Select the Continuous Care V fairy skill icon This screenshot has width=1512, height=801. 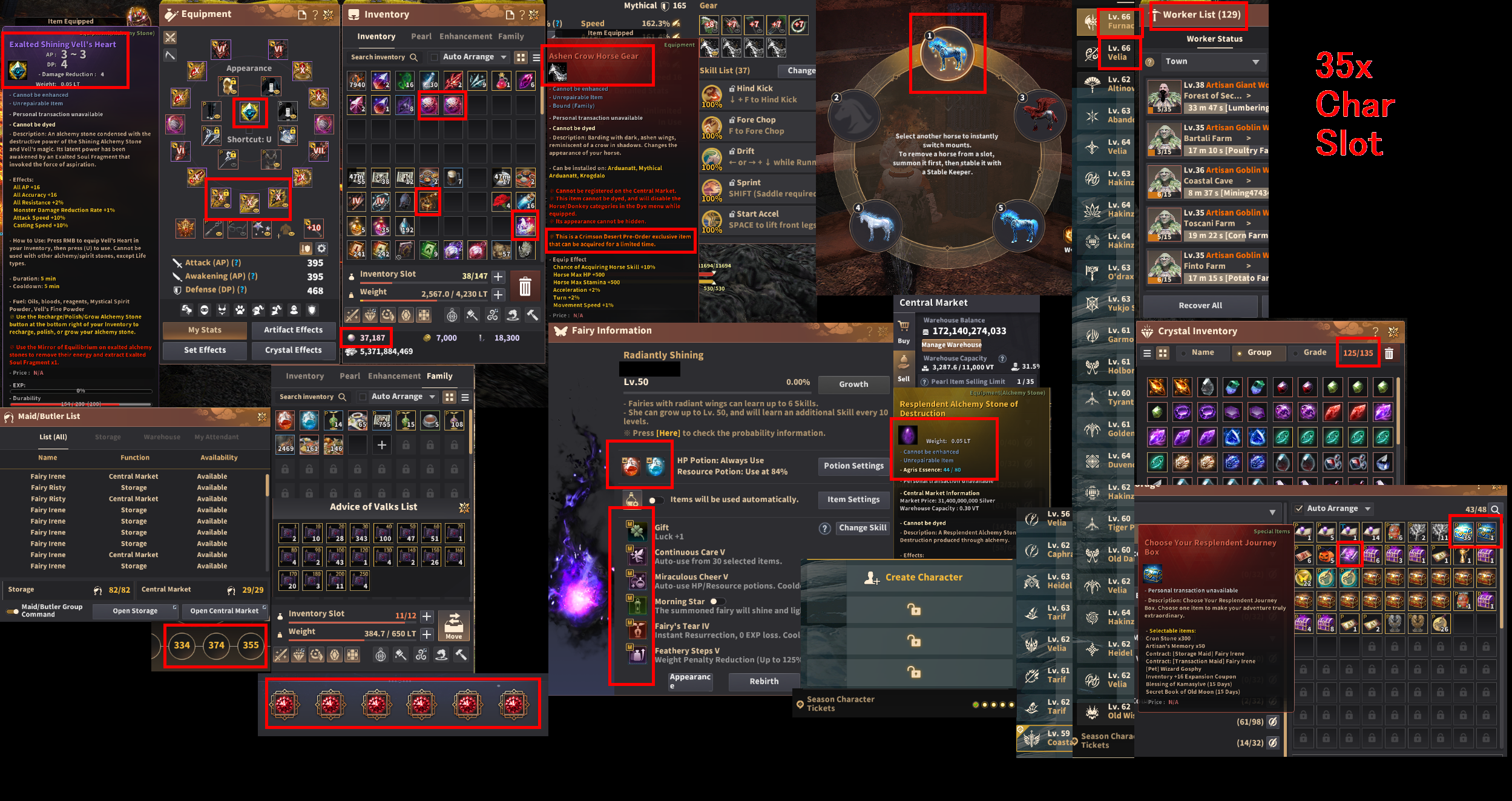[637, 556]
